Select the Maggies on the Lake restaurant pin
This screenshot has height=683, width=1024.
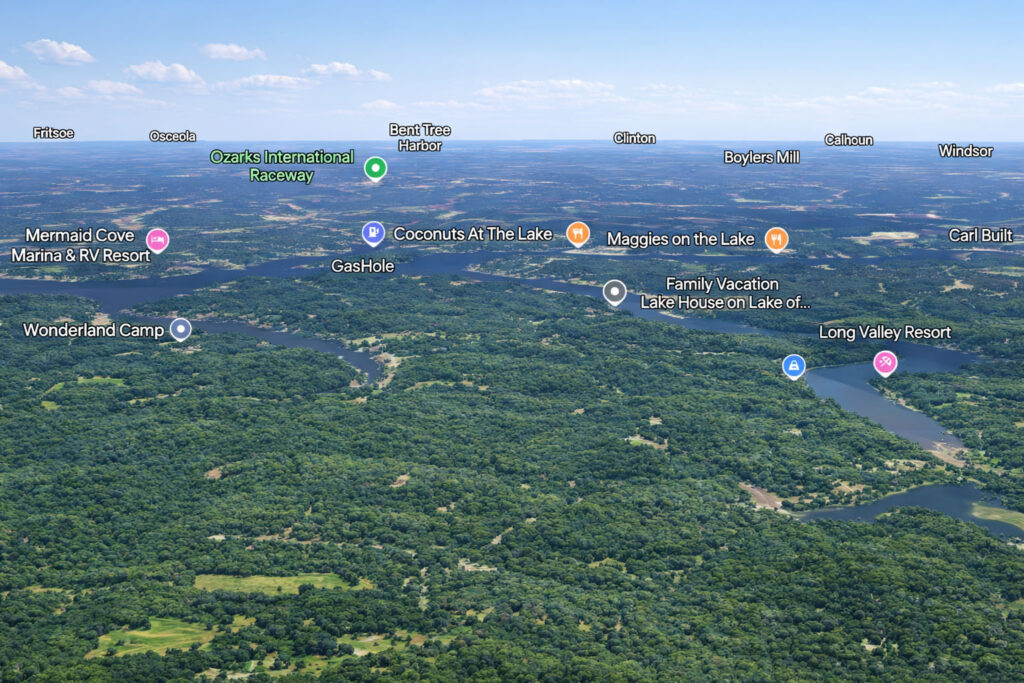pos(776,239)
